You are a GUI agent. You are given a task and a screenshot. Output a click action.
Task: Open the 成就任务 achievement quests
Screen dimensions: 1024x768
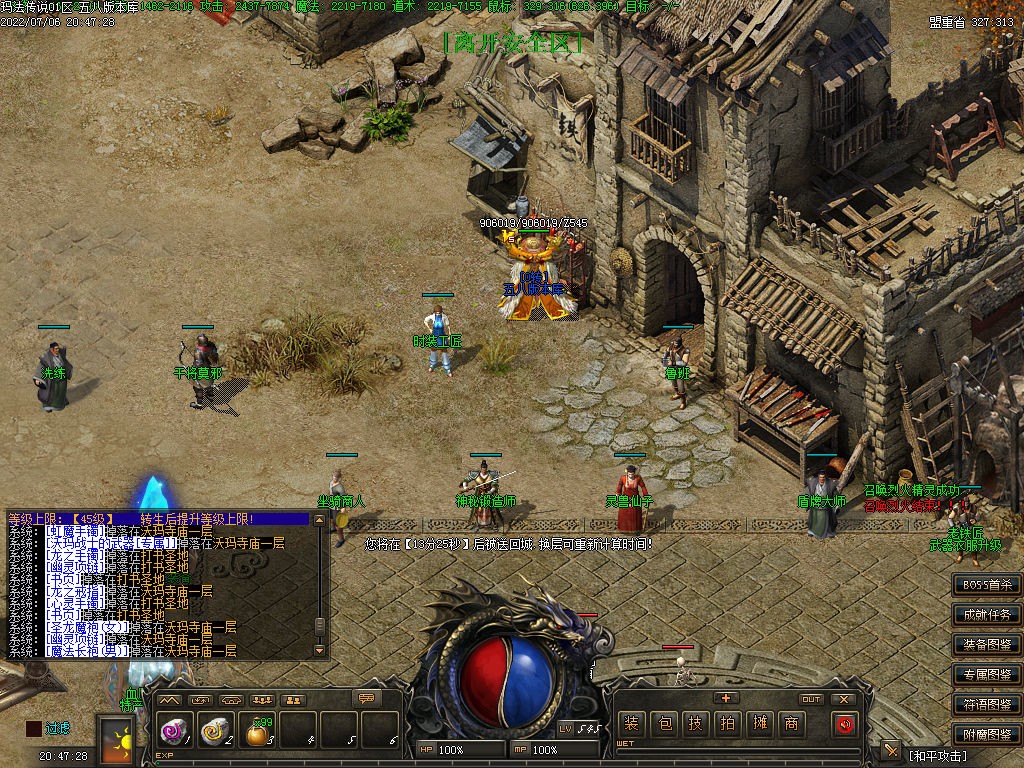(x=986, y=614)
